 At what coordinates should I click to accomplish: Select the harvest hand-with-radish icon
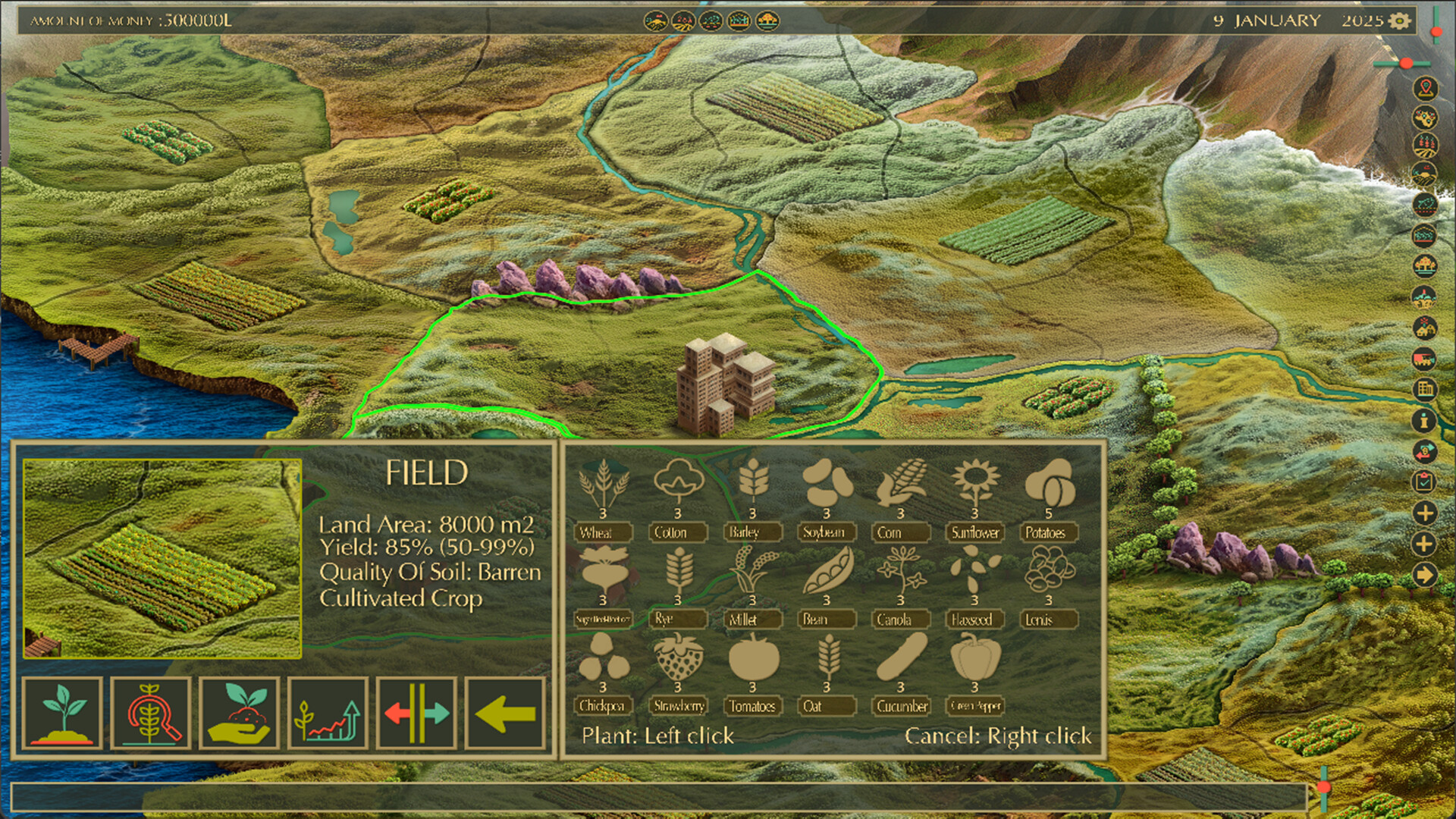(x=239, y=714)
